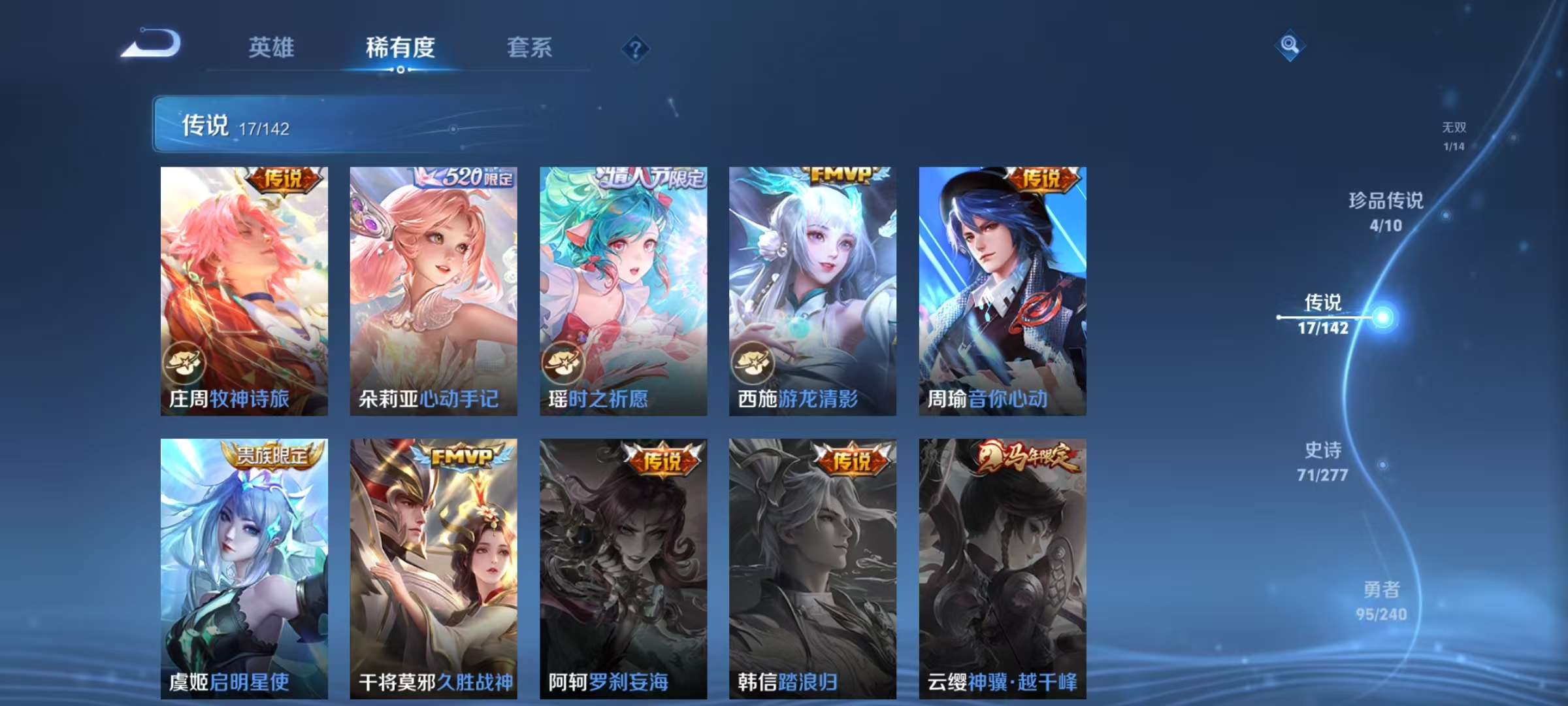Switch to the 套系 tab
The height and width of the screenshot is (706, 1568).
531,47
